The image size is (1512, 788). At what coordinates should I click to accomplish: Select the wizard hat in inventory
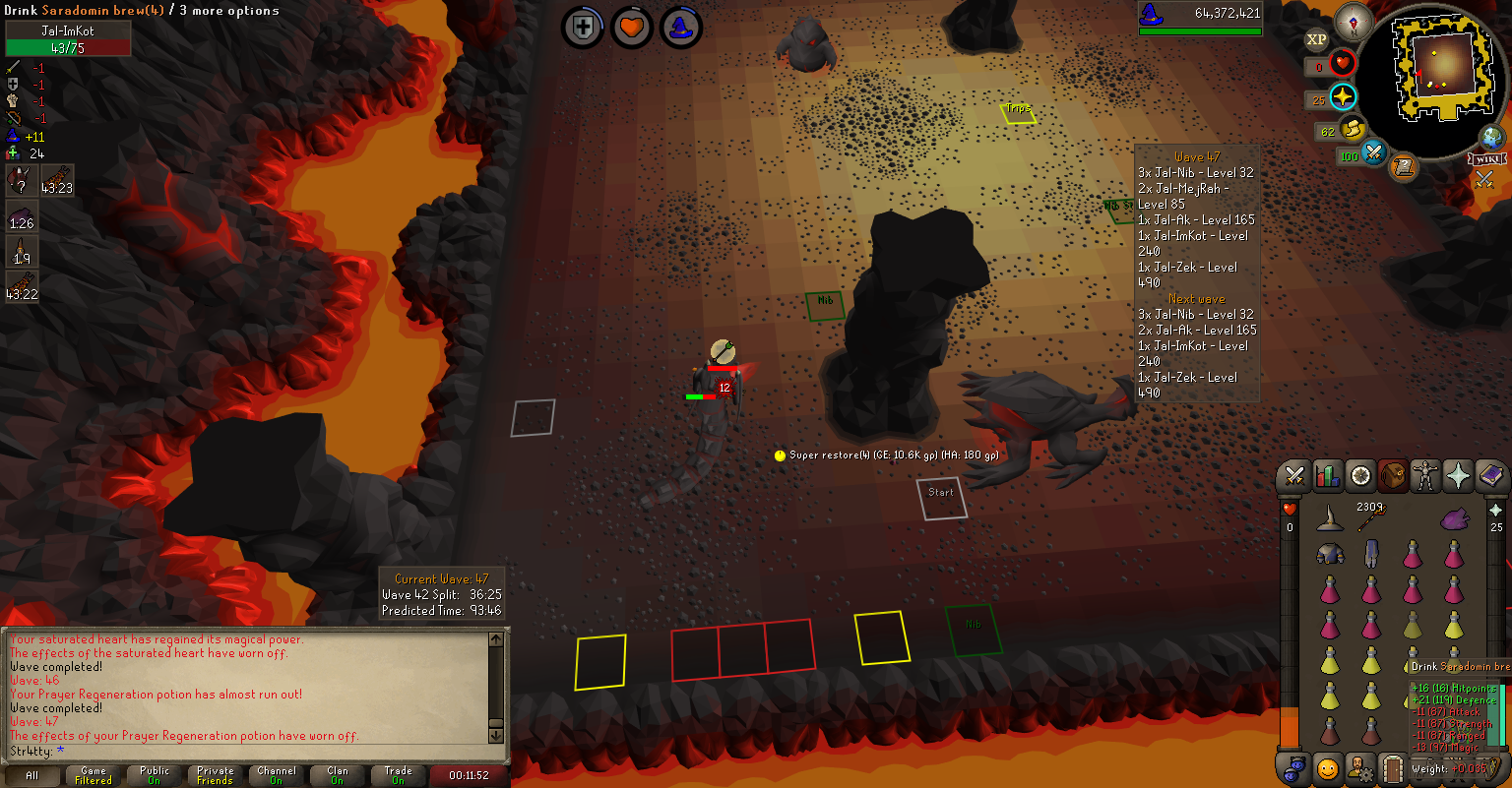[1330, 518]
